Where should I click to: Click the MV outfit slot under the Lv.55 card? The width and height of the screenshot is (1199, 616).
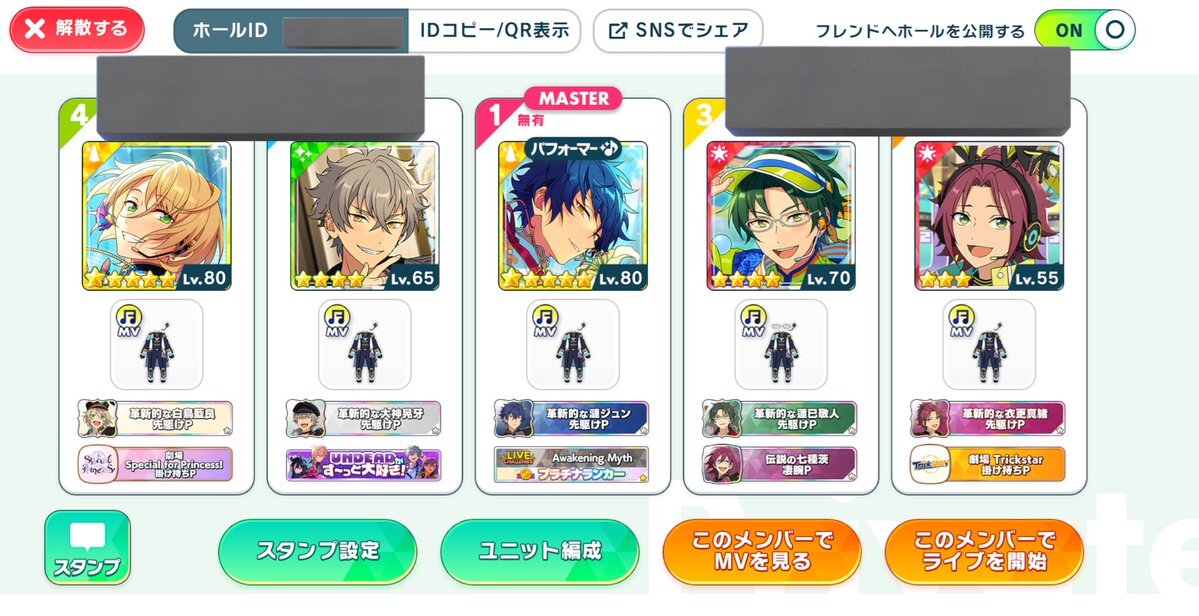988,344
